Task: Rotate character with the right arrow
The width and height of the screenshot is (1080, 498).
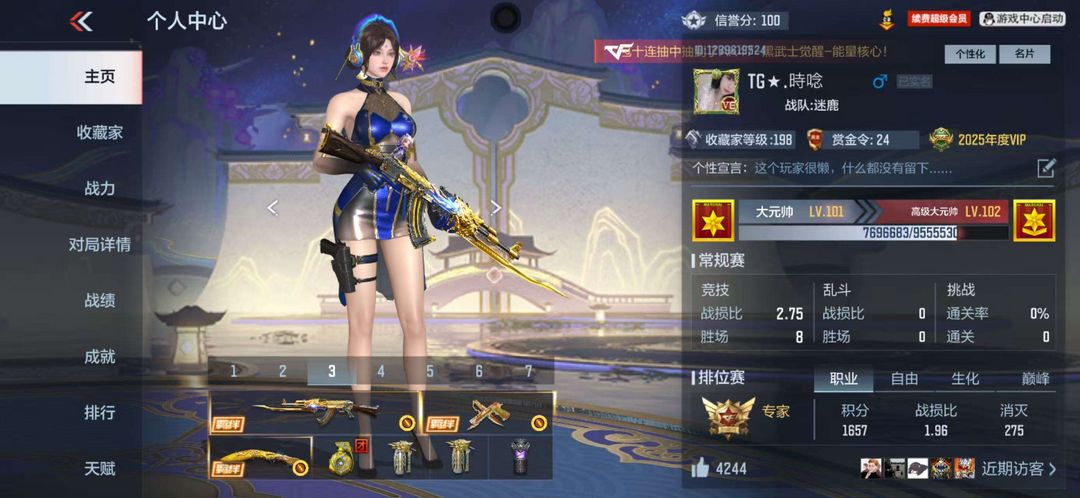Action: tap(496, 207)
